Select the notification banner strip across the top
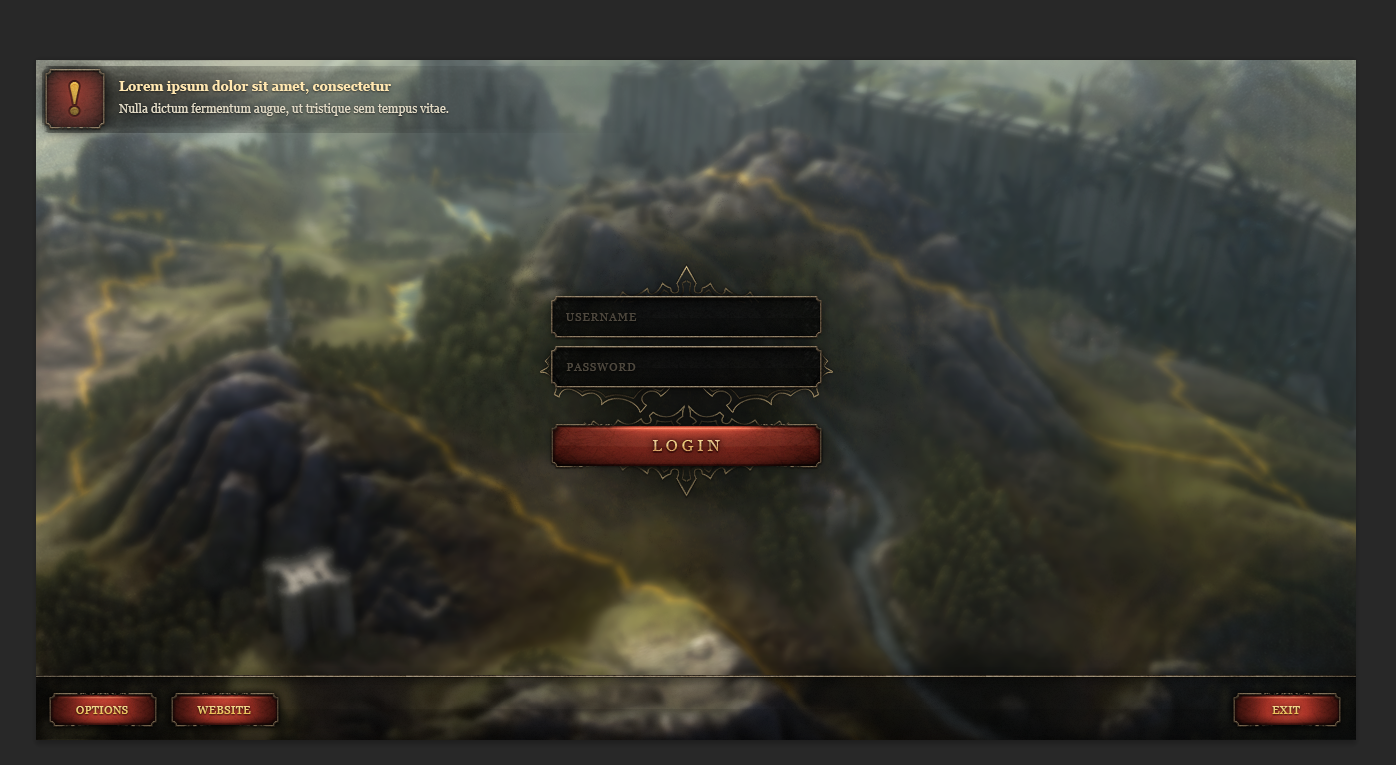This screenshot has width=1396, height=765. point(700,97)
